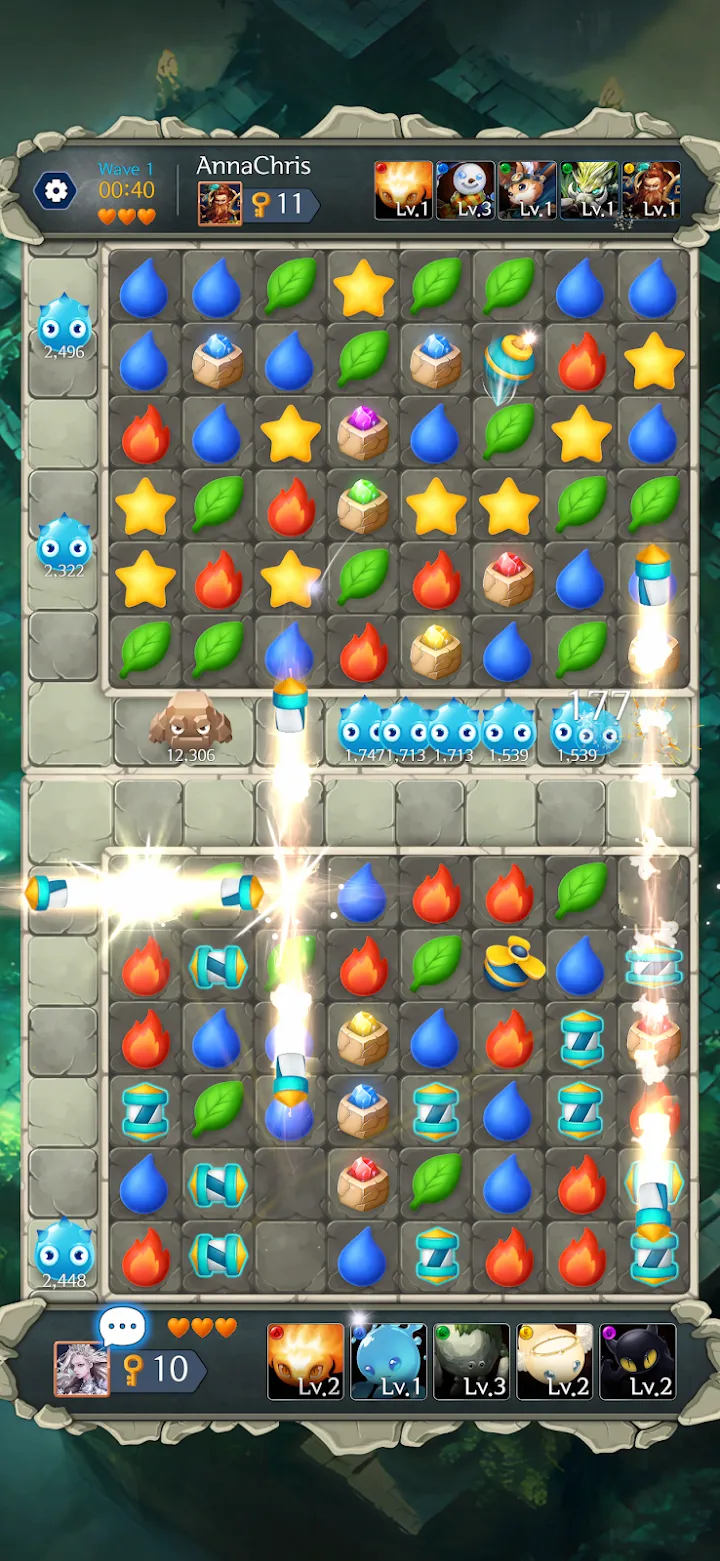This screenshot has height=1561, width=720.
Task: Choose the Lv.3 stone golem hero
Action: click(x=472, y=1361)
